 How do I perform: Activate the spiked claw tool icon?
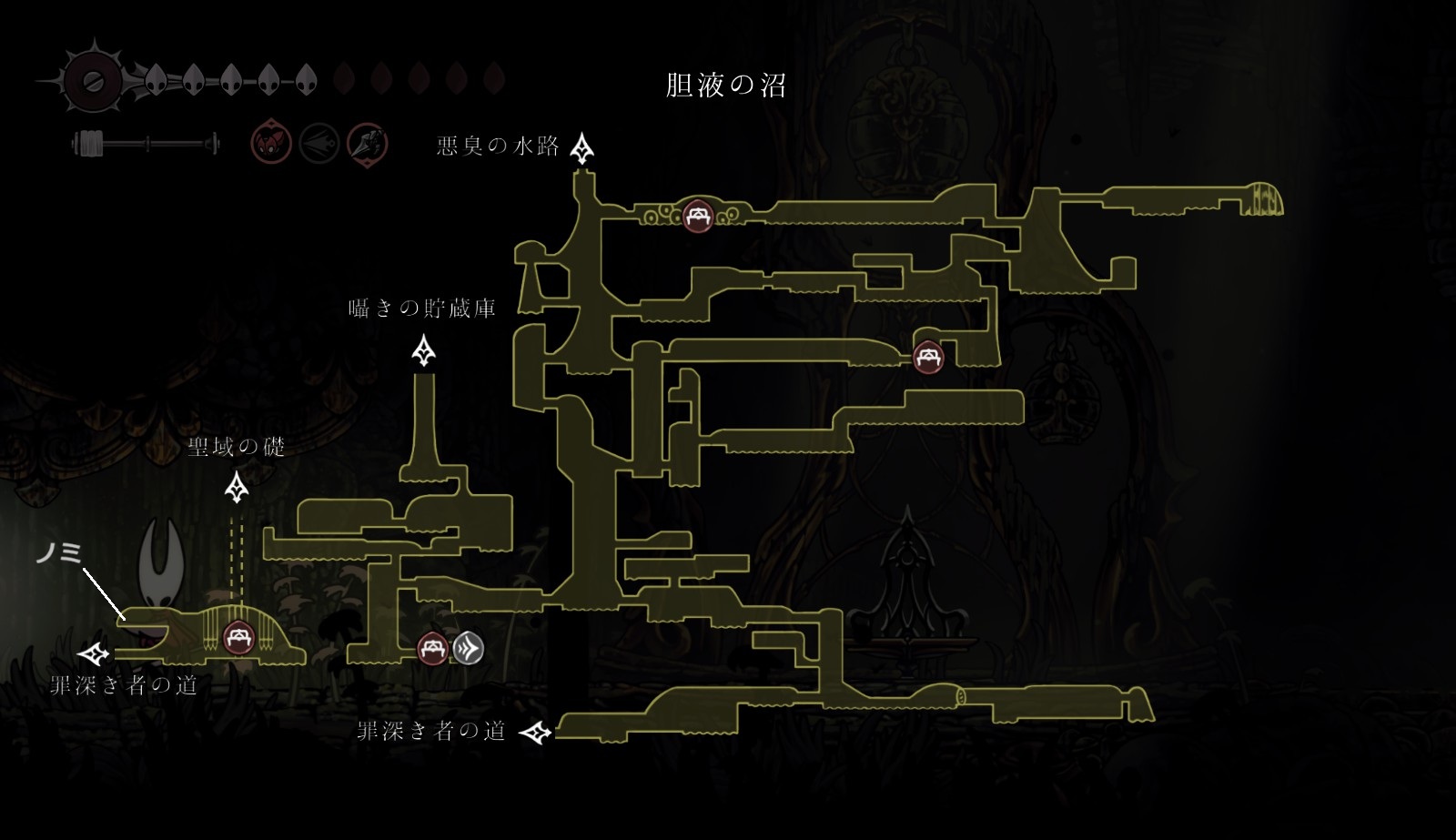point(368,144)
